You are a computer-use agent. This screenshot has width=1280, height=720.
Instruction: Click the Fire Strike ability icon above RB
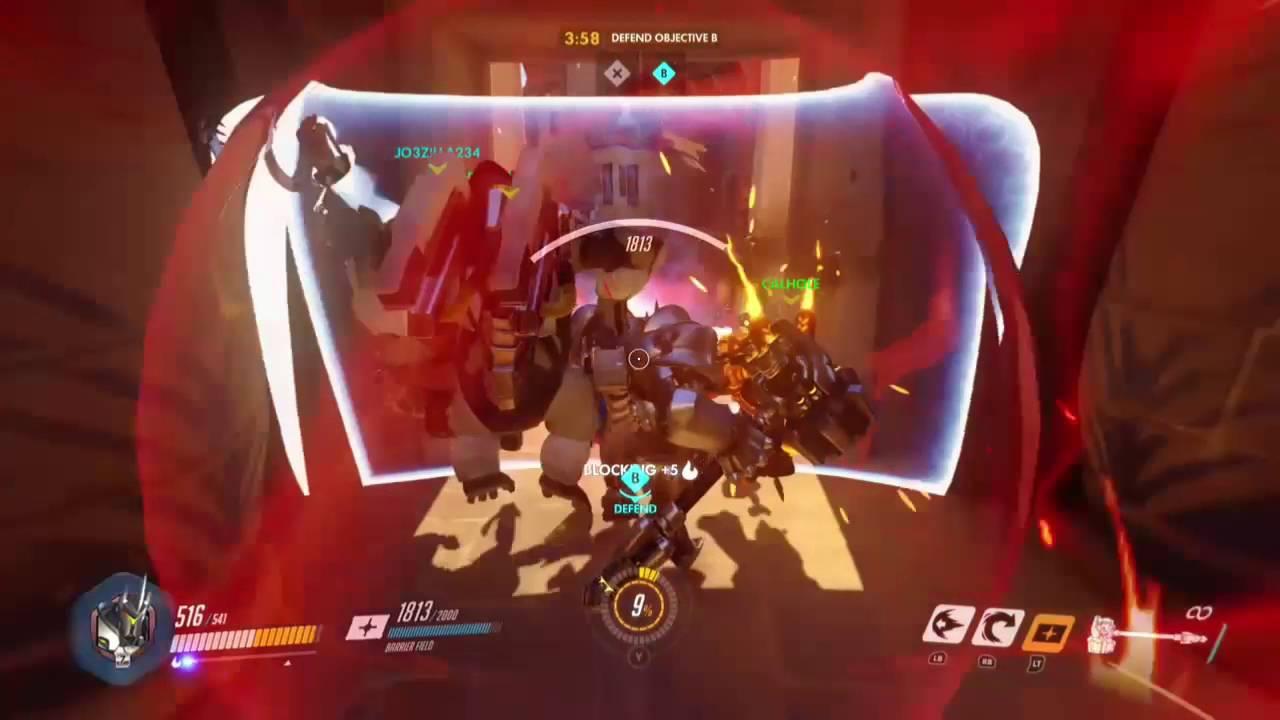999,627
